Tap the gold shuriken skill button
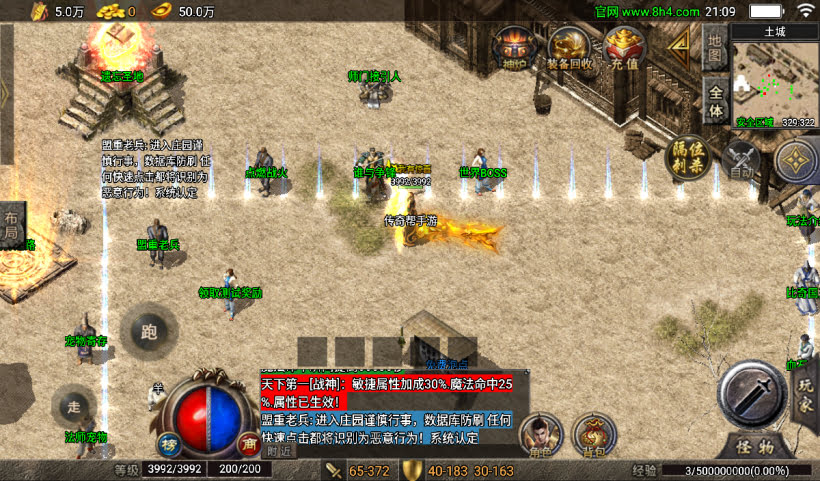Screen dimensions: 820x481 point(798,160)
